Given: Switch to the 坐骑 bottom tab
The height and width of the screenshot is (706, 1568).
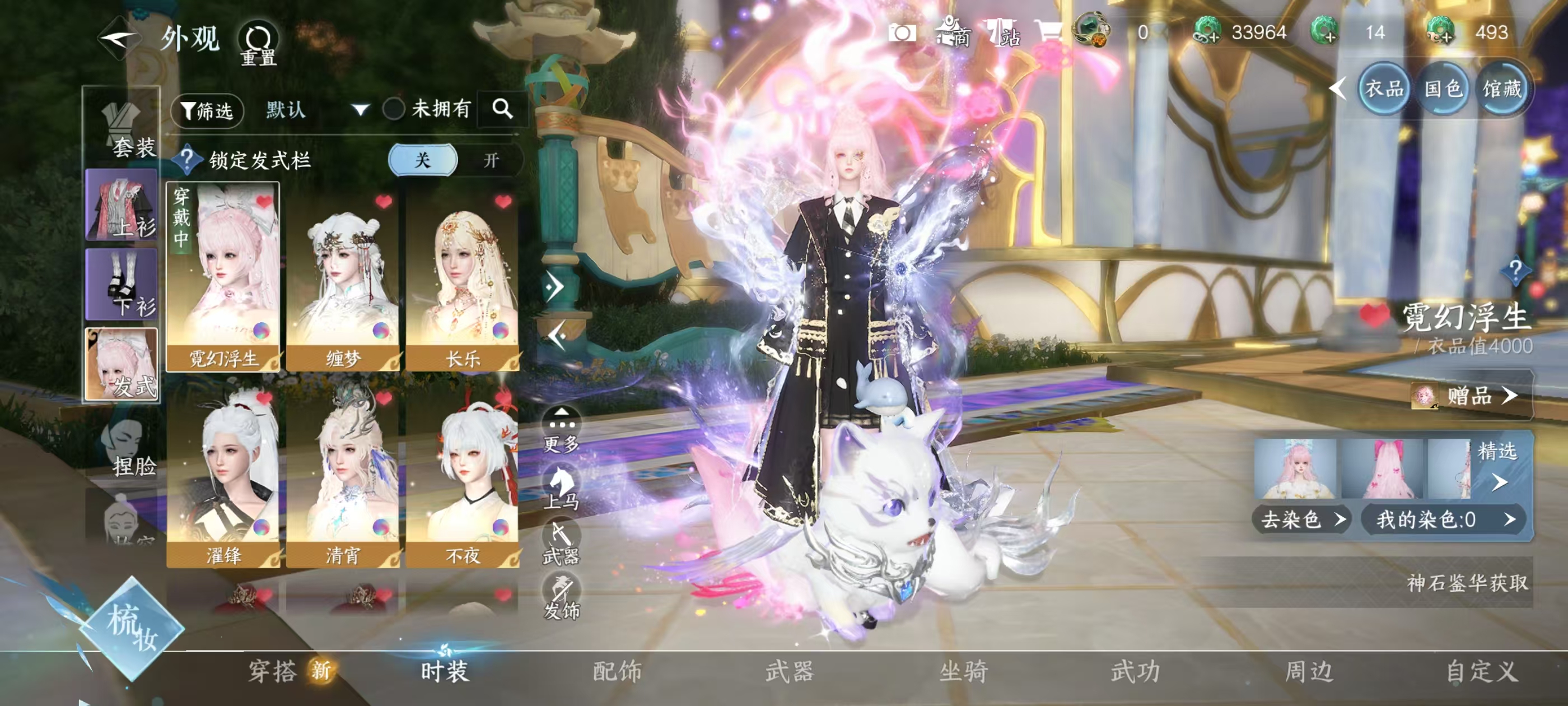Looking at the screenshot, I should (963, 671).
